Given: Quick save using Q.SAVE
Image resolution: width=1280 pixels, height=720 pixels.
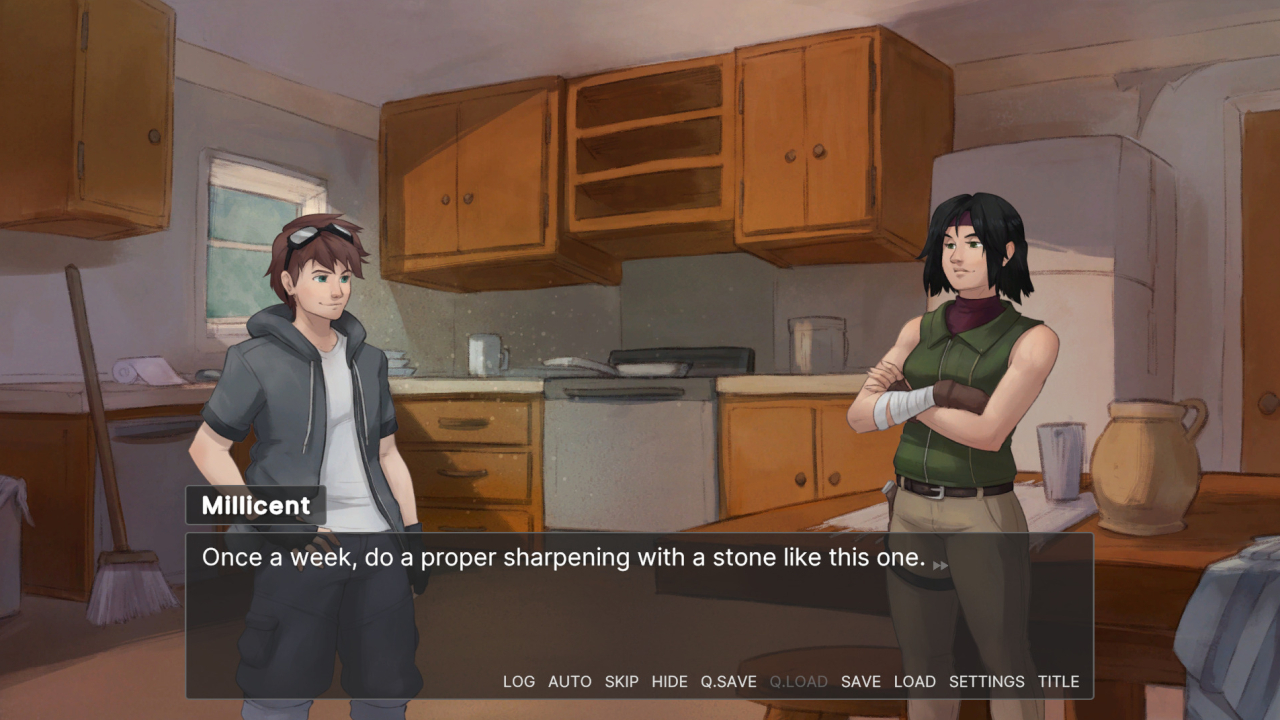Looking at the screenshot, I should 728,682.
